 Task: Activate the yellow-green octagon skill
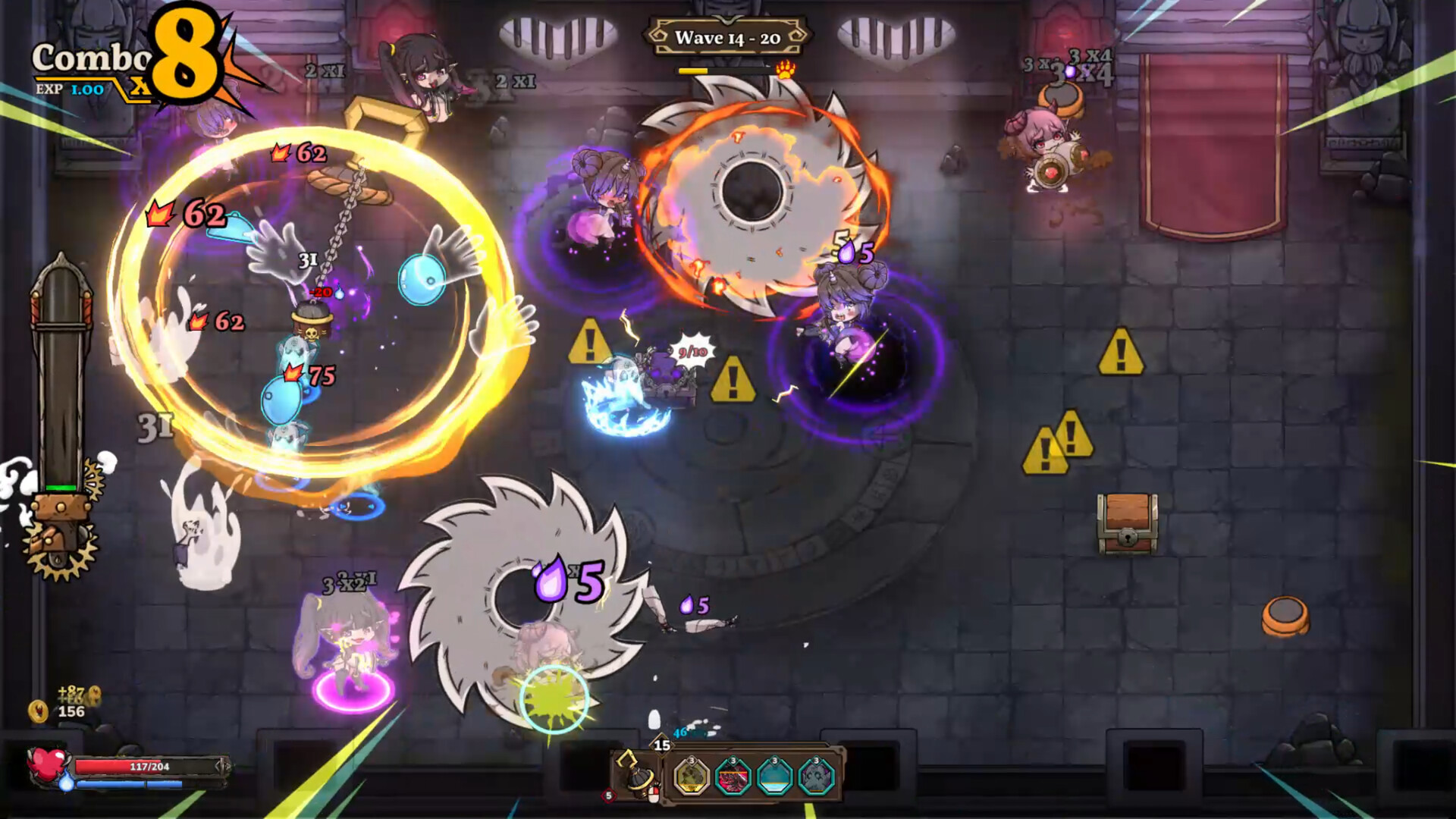692,777
